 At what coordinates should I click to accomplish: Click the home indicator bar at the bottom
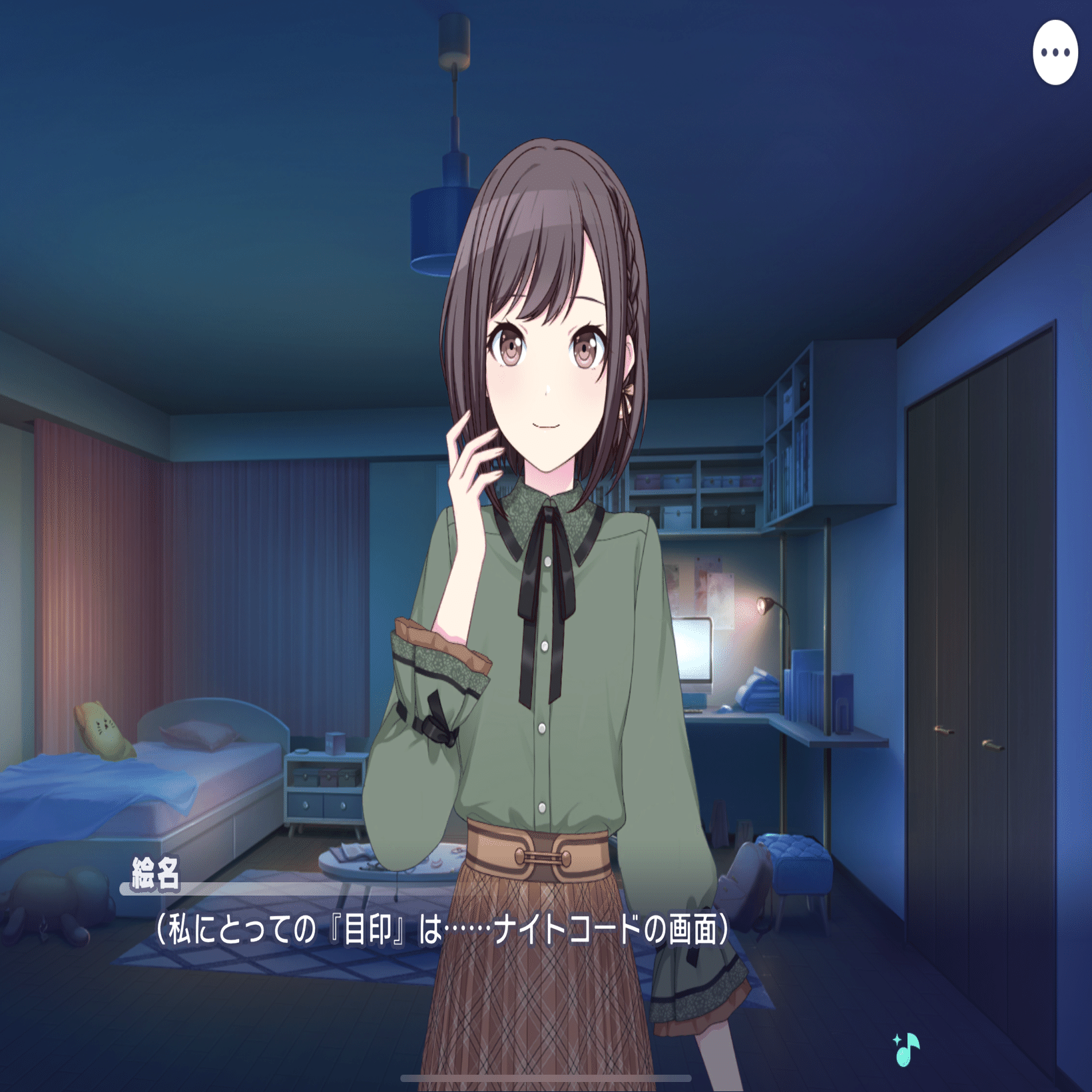(x=545, y=1077)
